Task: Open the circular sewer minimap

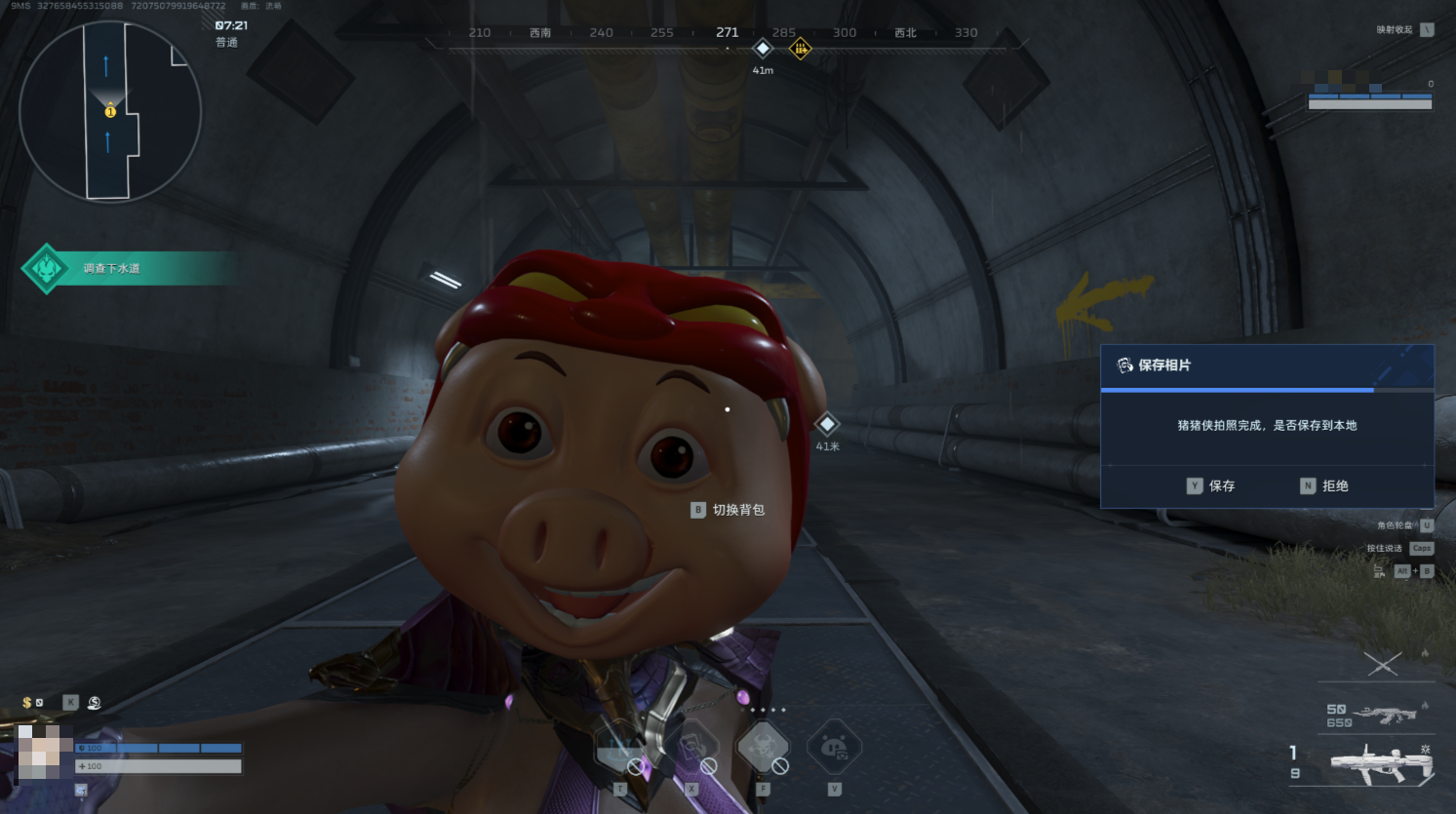Action: click(x=110, y=111)
